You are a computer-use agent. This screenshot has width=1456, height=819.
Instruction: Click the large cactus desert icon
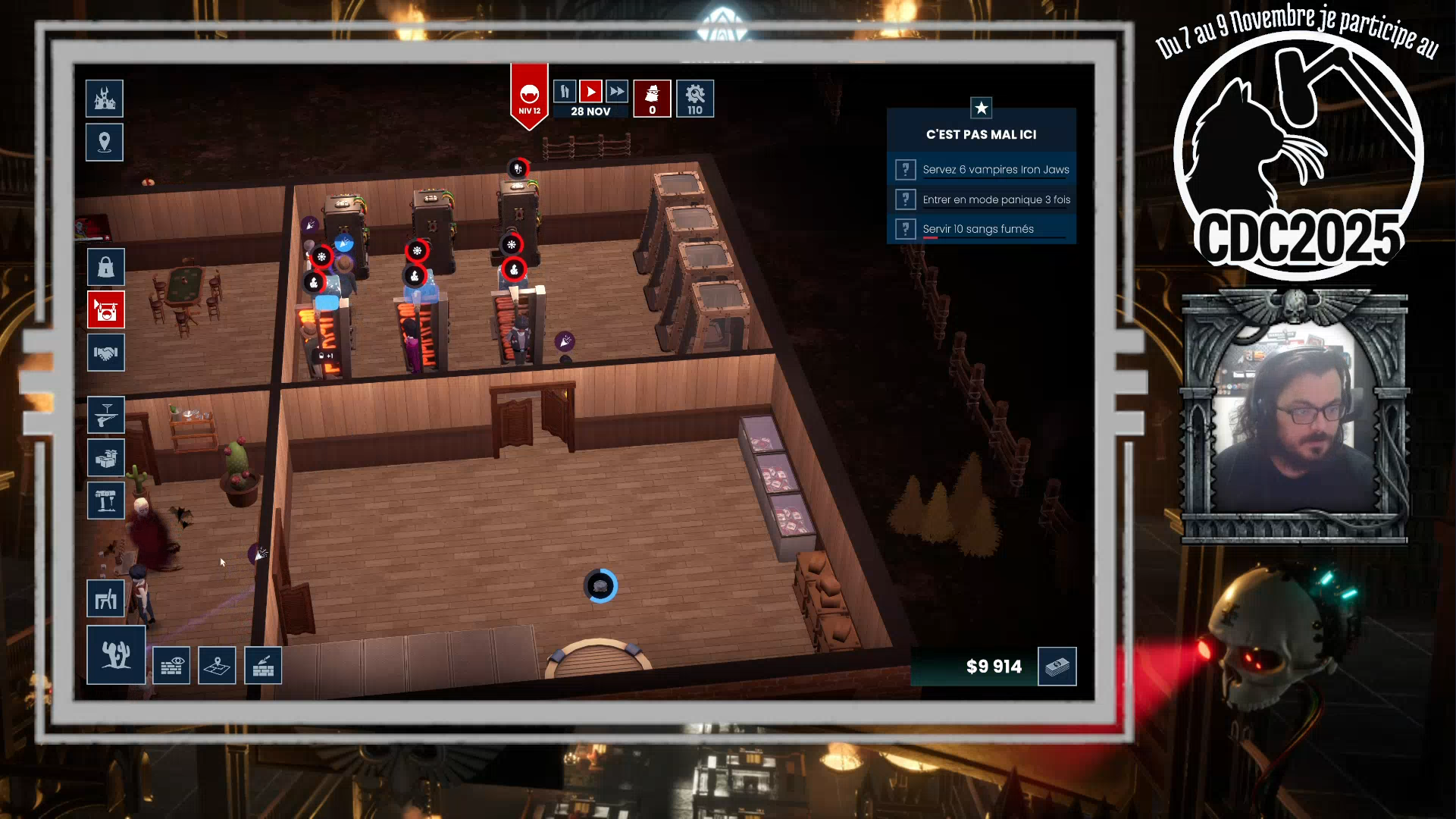coord(115,654)
